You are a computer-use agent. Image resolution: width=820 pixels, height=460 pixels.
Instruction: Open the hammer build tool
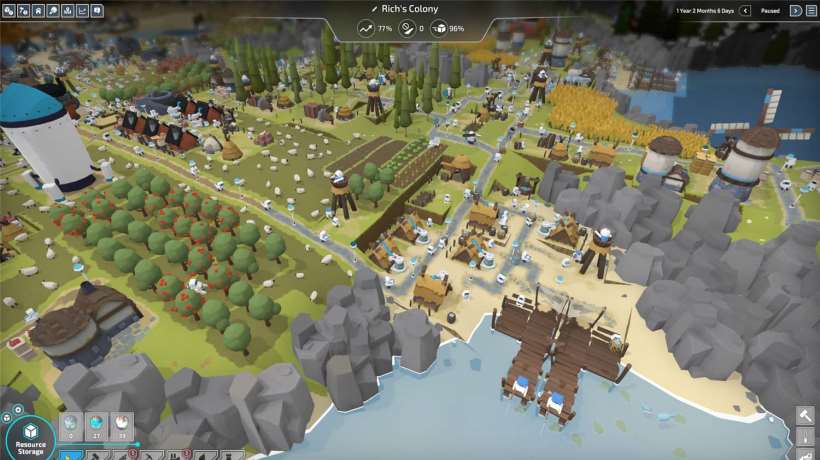[806, 416]
